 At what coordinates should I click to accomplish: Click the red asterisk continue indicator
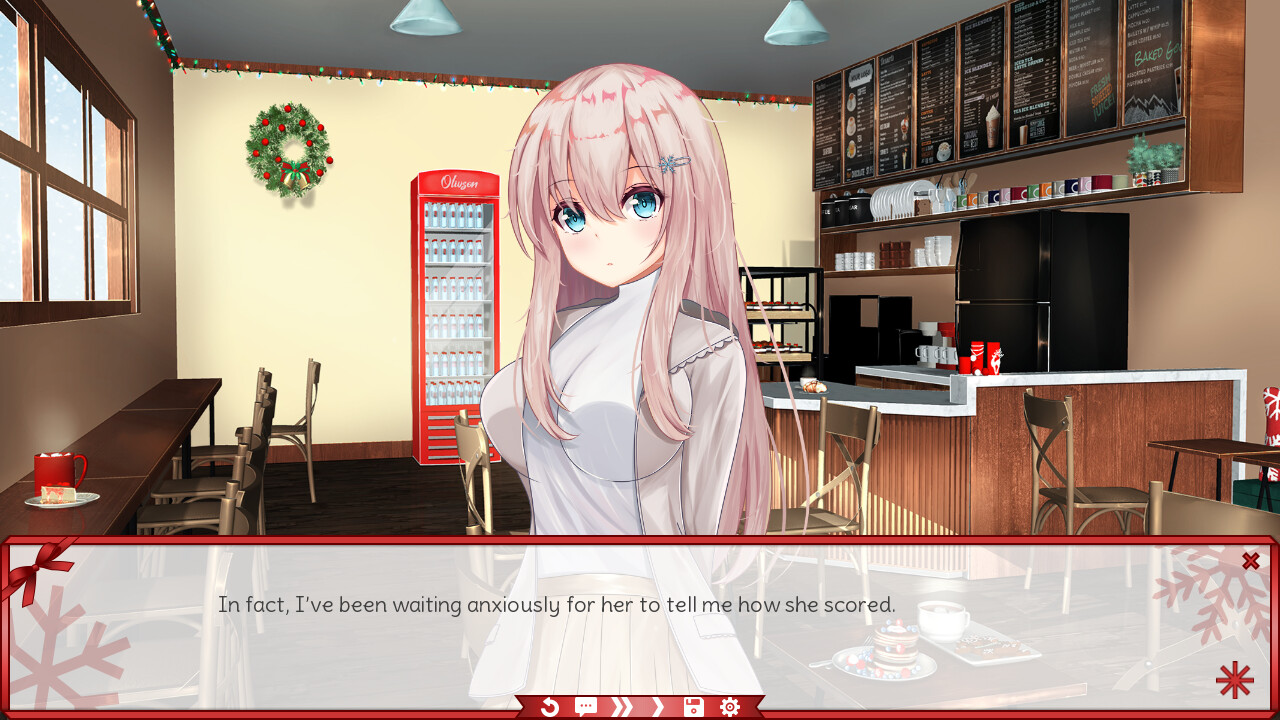coord(1234,681)
